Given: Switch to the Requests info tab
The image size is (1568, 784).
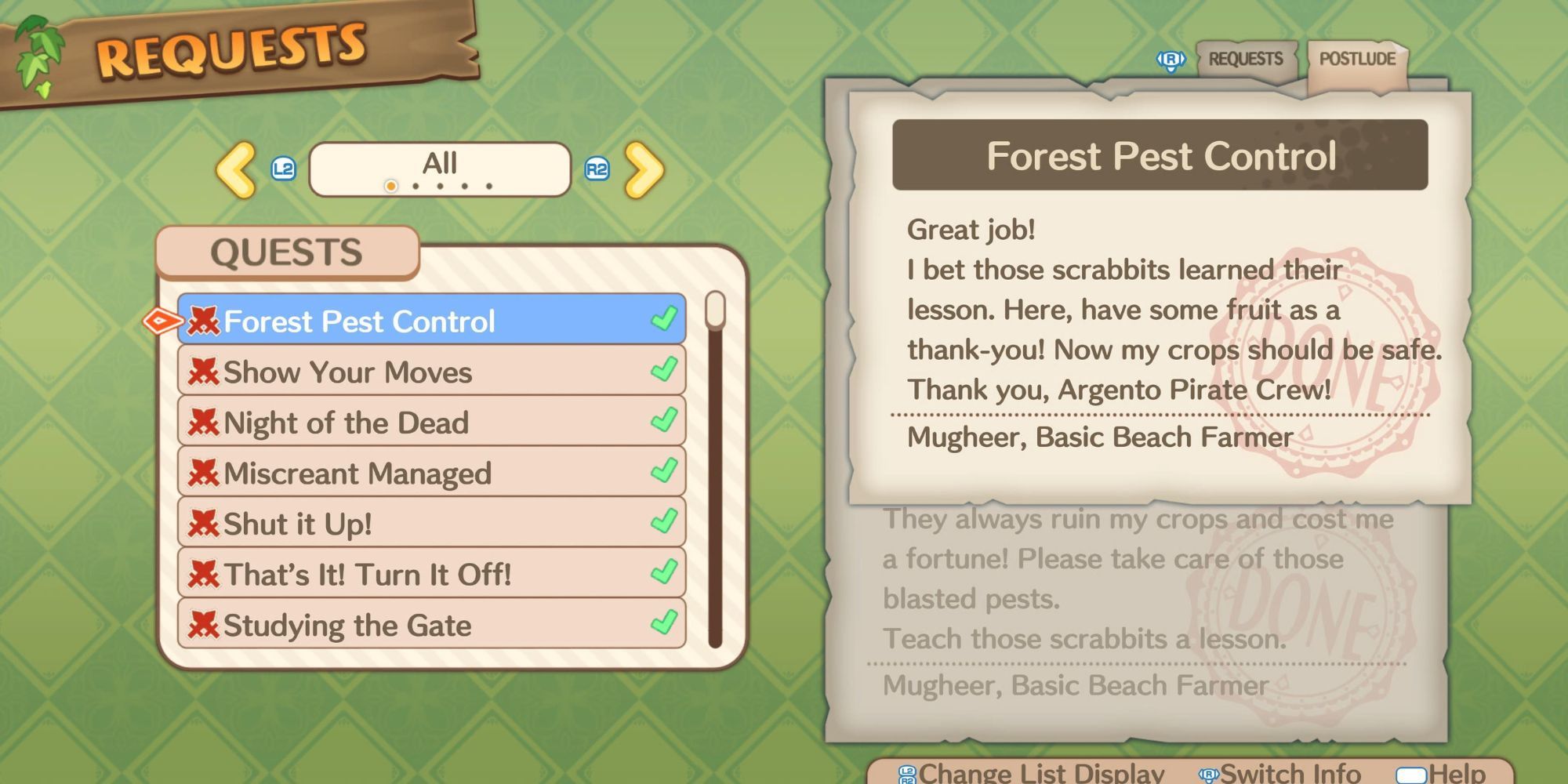Looking at the screenshot, I should point(1245,60).
